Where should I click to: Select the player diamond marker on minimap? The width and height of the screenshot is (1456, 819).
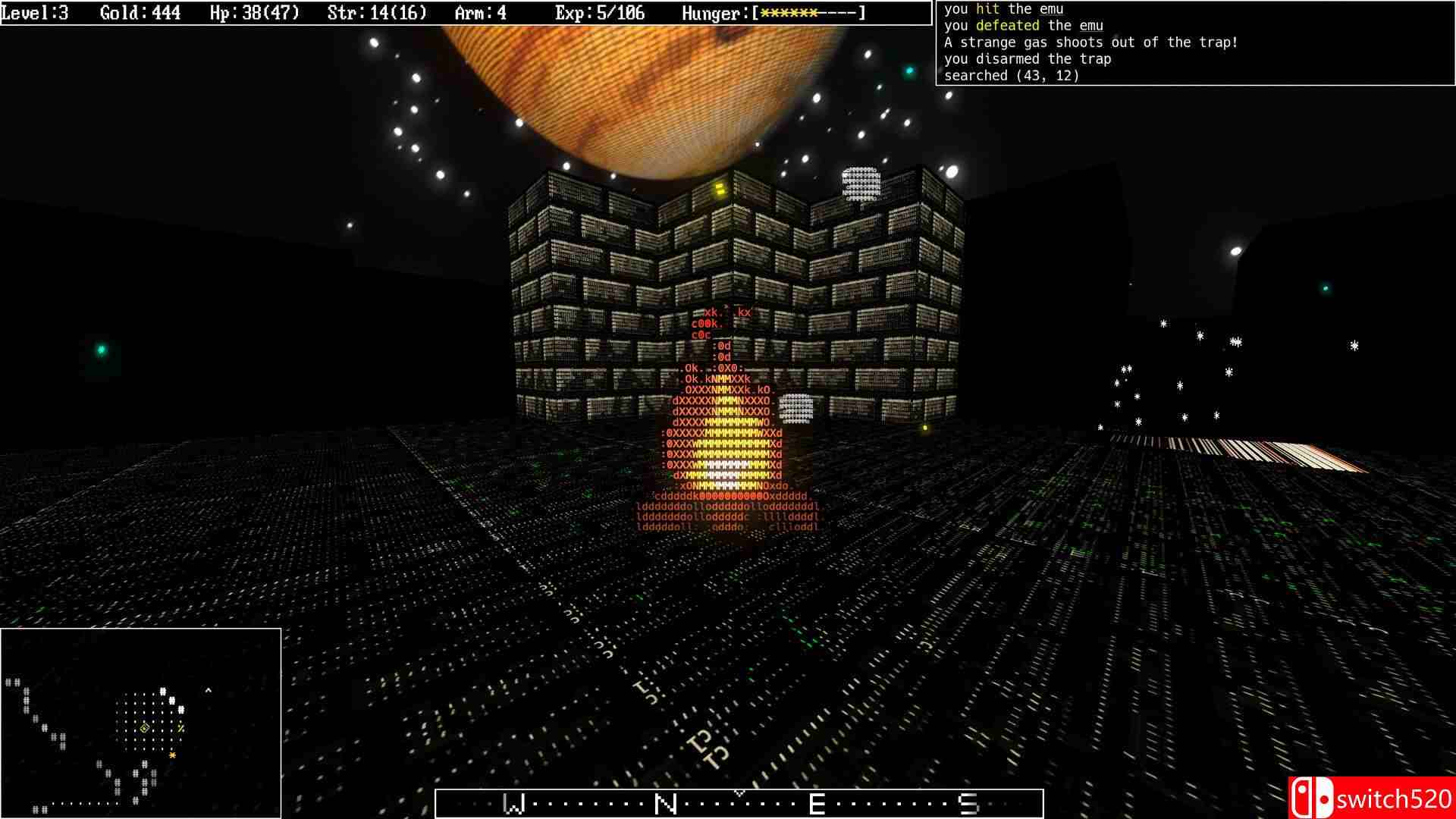pyautogui.click(x=144, y=726)
